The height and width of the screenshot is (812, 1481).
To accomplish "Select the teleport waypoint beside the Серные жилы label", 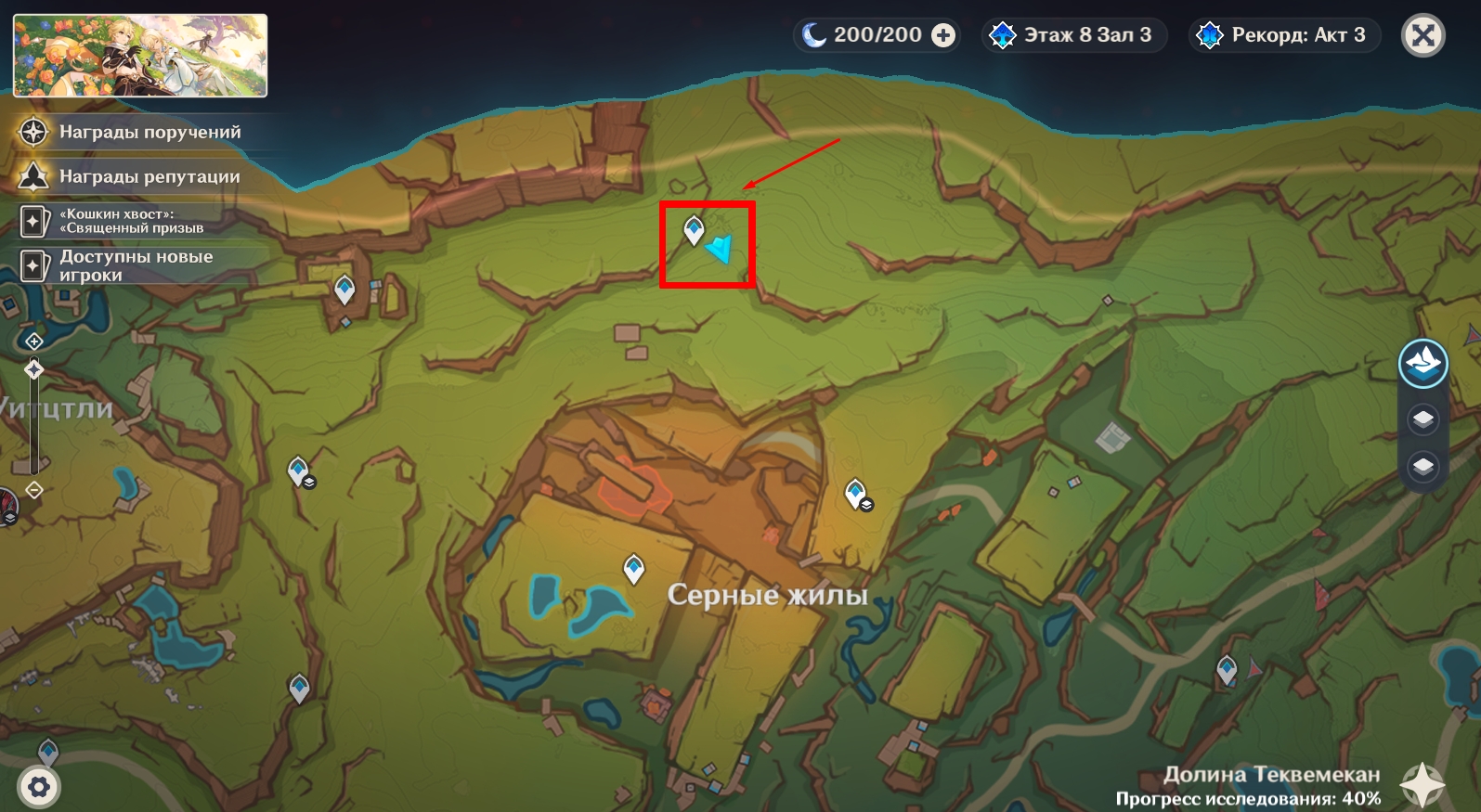I will click(x=634, y=567).
